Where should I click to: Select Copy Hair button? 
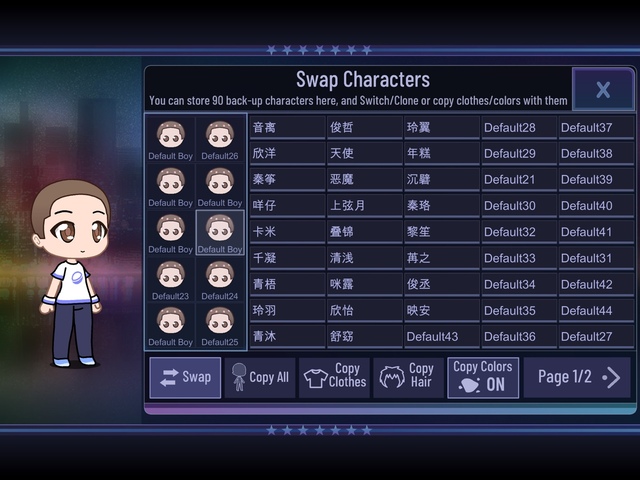pos(408,377)
